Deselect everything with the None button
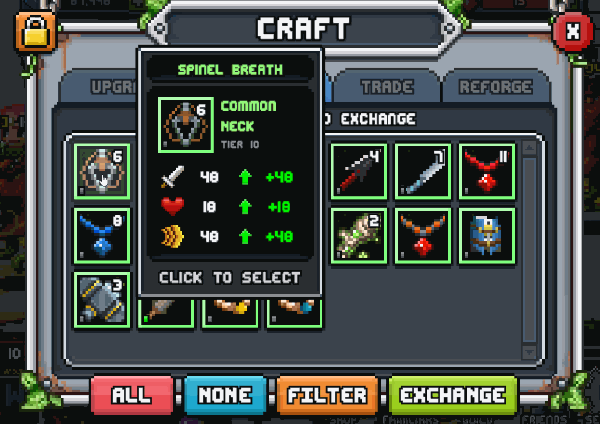Screen dimensions: 600x424 pos(225,395)
